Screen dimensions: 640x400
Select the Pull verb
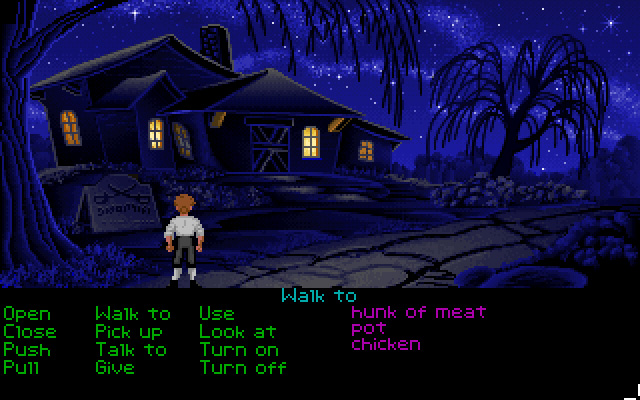[x=21, y=368]
